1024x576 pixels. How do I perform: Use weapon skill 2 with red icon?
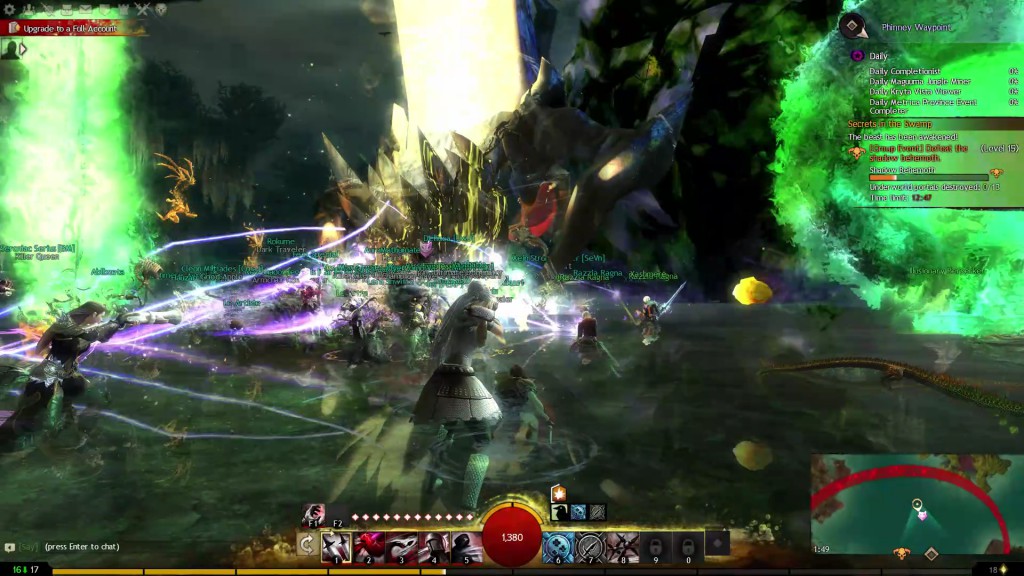368,547
